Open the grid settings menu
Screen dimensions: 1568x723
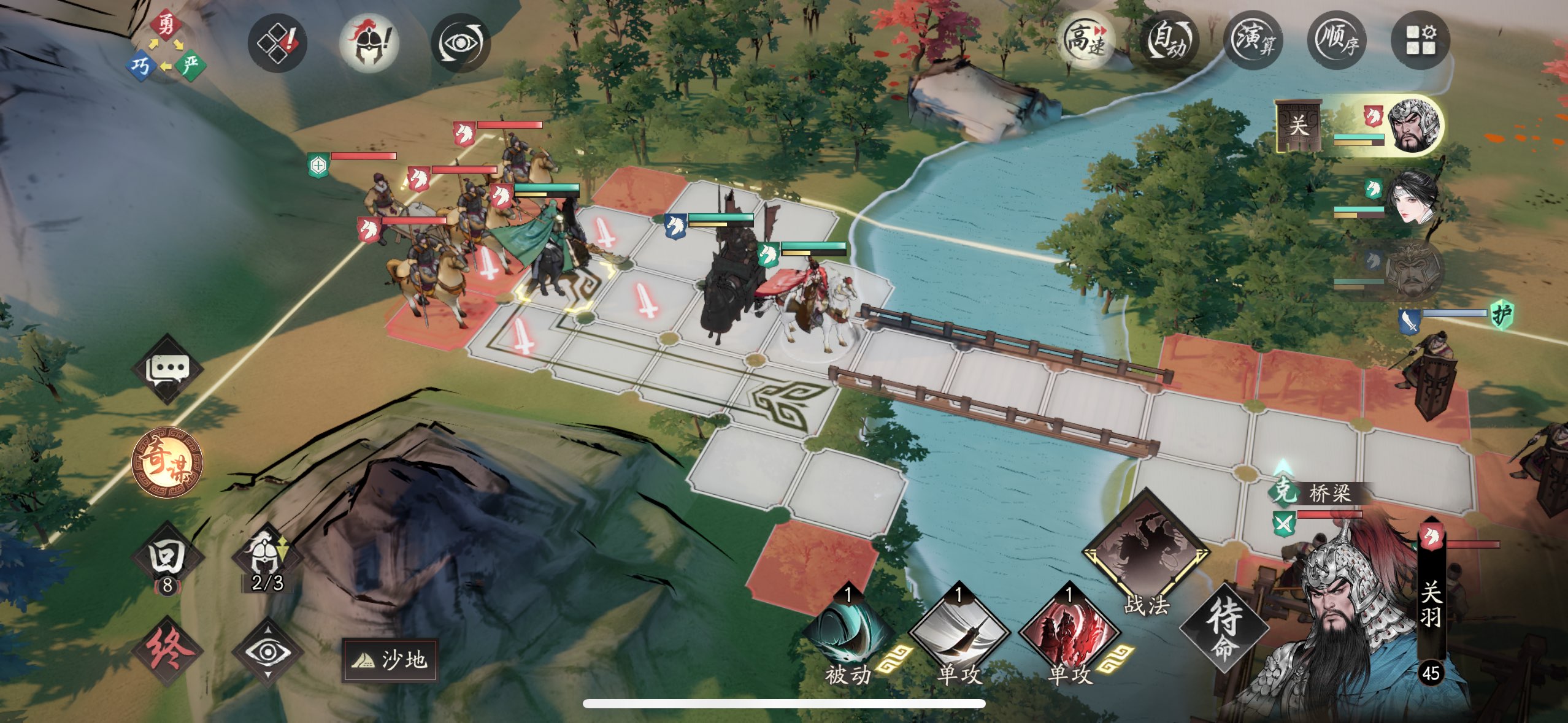point(1421,41)
